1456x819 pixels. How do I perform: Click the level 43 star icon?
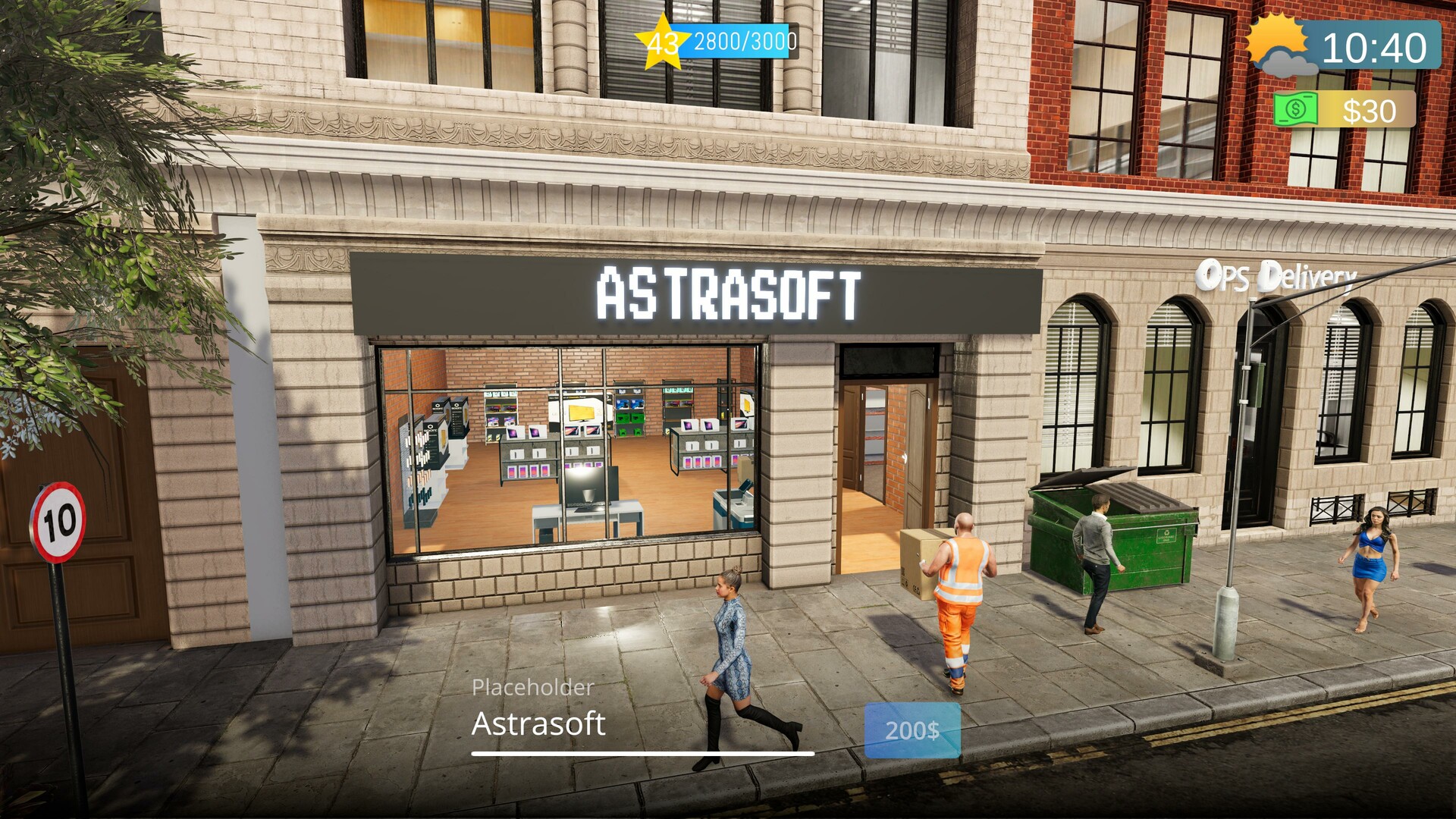tap(662, 42)
